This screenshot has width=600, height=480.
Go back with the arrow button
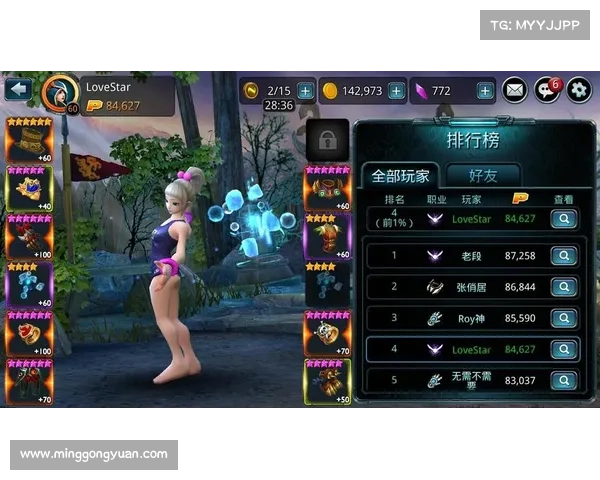tap(17, 89)
